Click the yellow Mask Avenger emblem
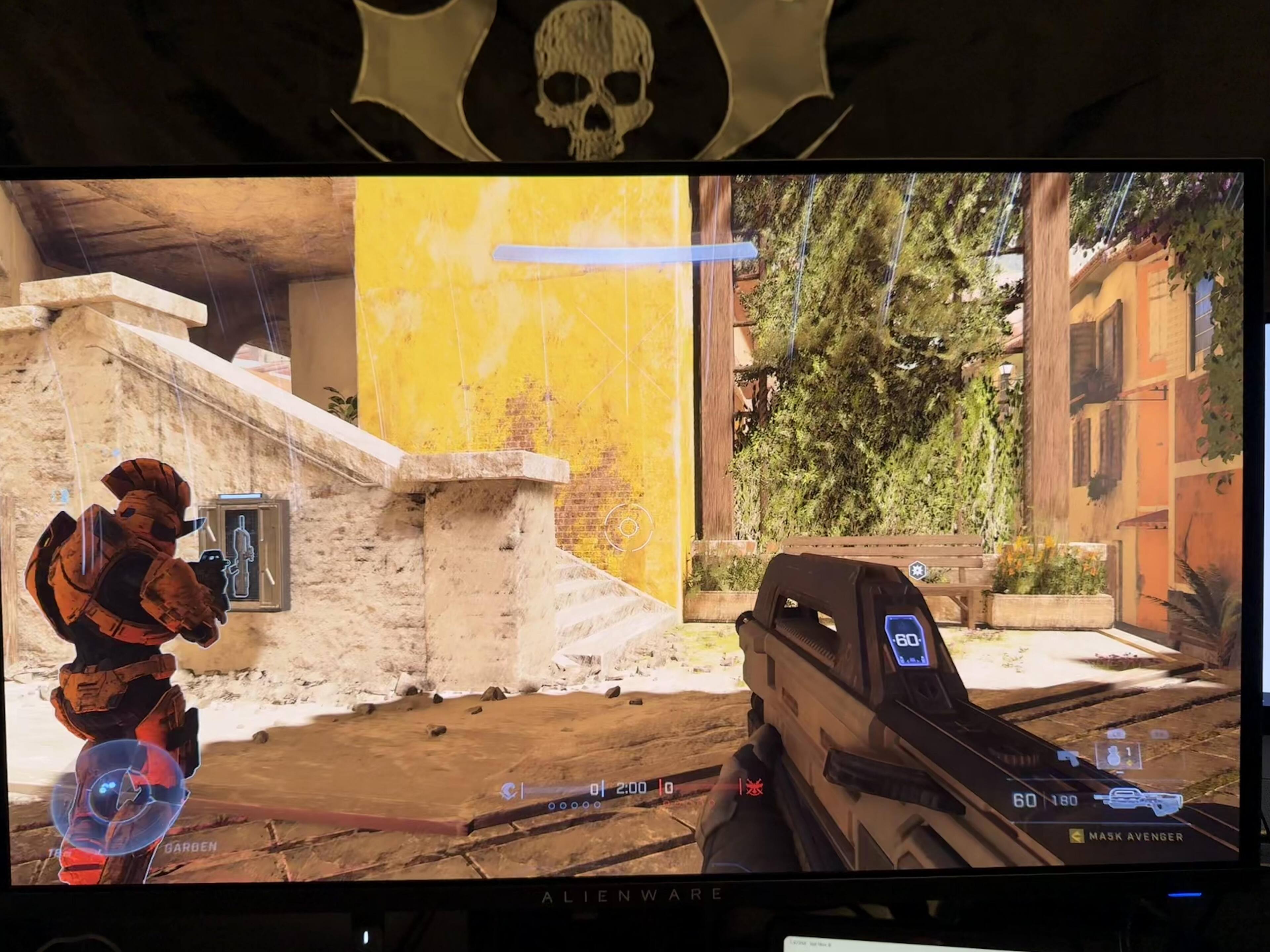 tap(1077, 836)
